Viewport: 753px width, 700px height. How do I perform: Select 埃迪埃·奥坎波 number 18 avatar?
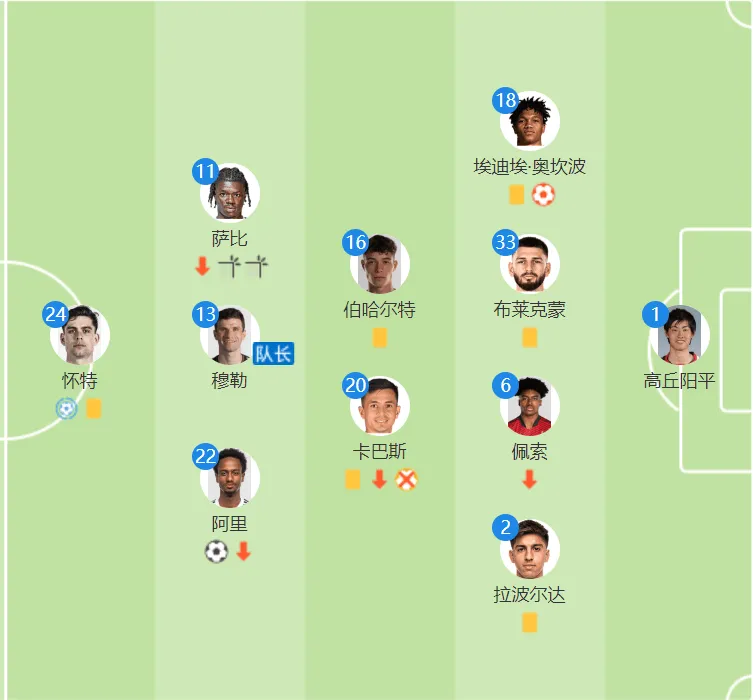click(530, 121)
